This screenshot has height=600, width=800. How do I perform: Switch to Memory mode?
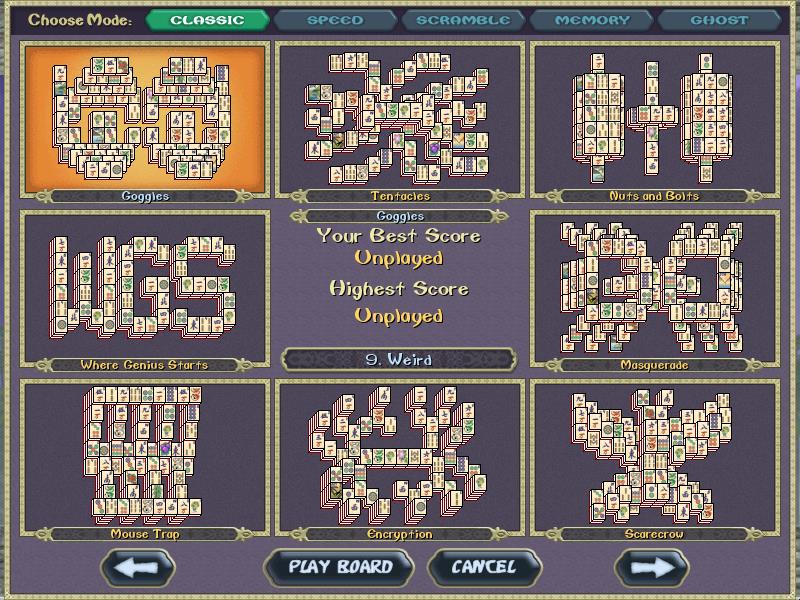(x=591, y=20)
